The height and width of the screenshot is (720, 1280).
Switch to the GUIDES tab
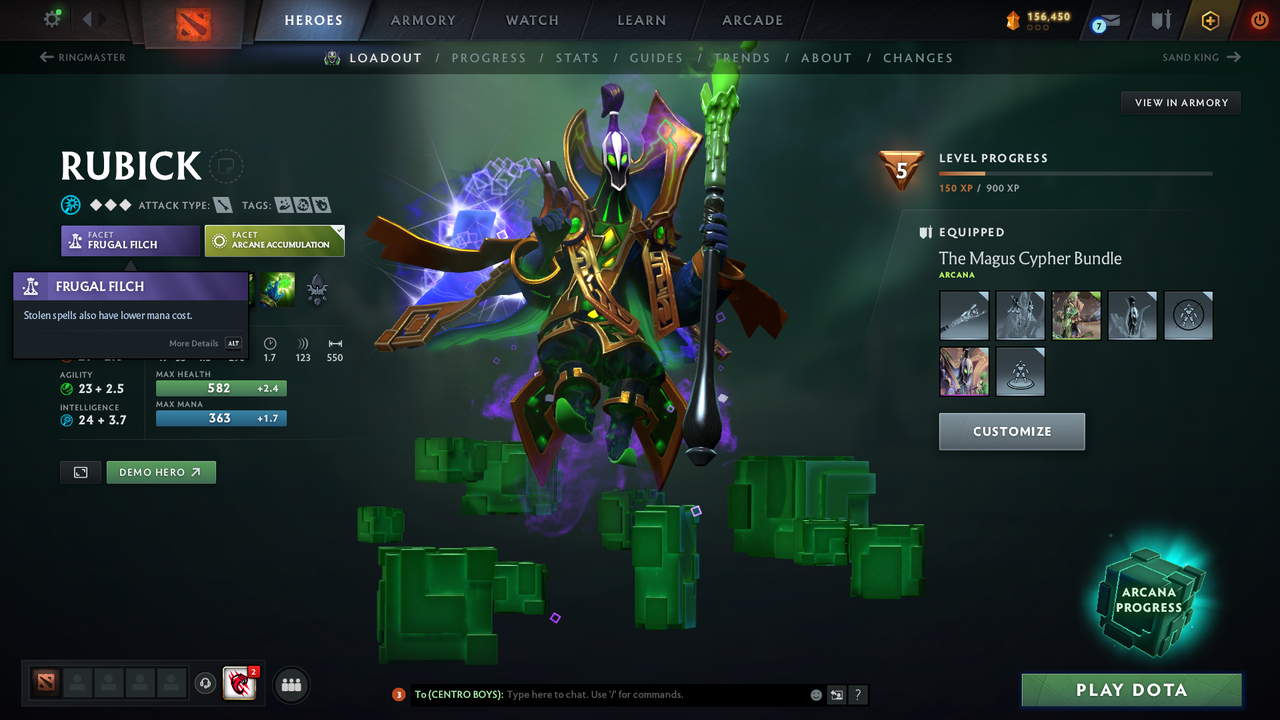[x=656, y=58]
